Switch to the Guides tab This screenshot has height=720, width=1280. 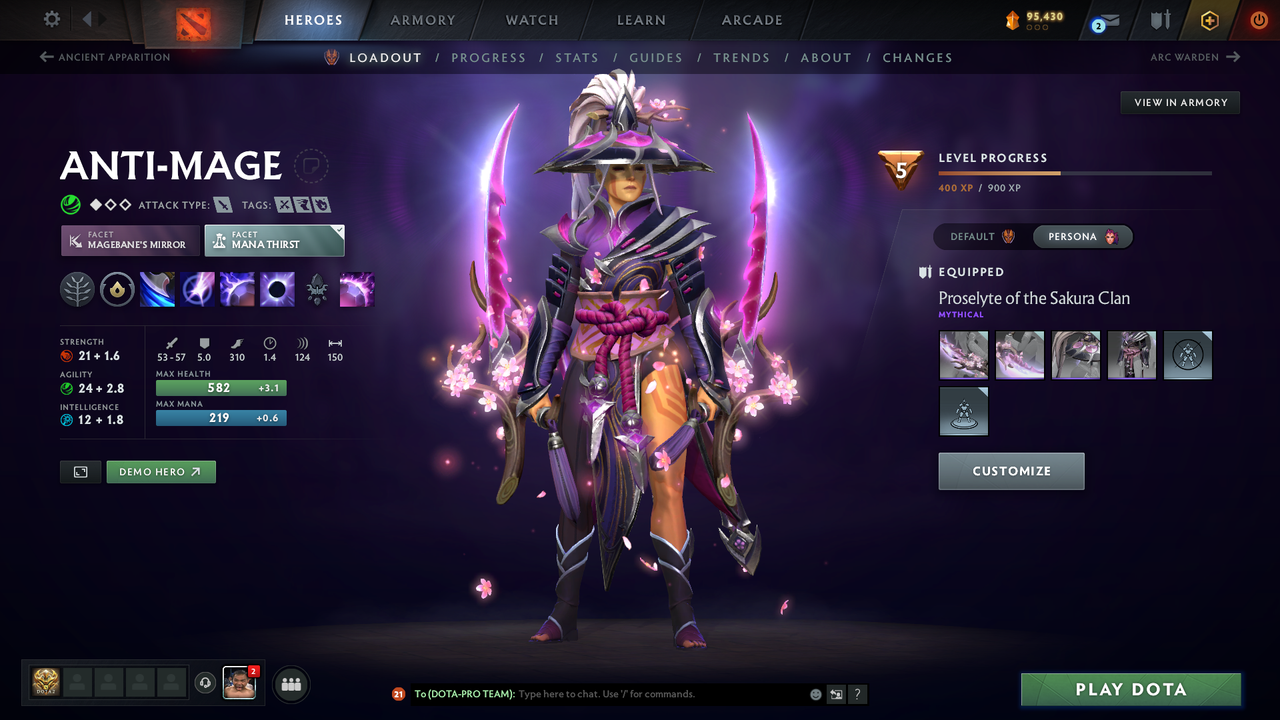[x=656, y=57]
